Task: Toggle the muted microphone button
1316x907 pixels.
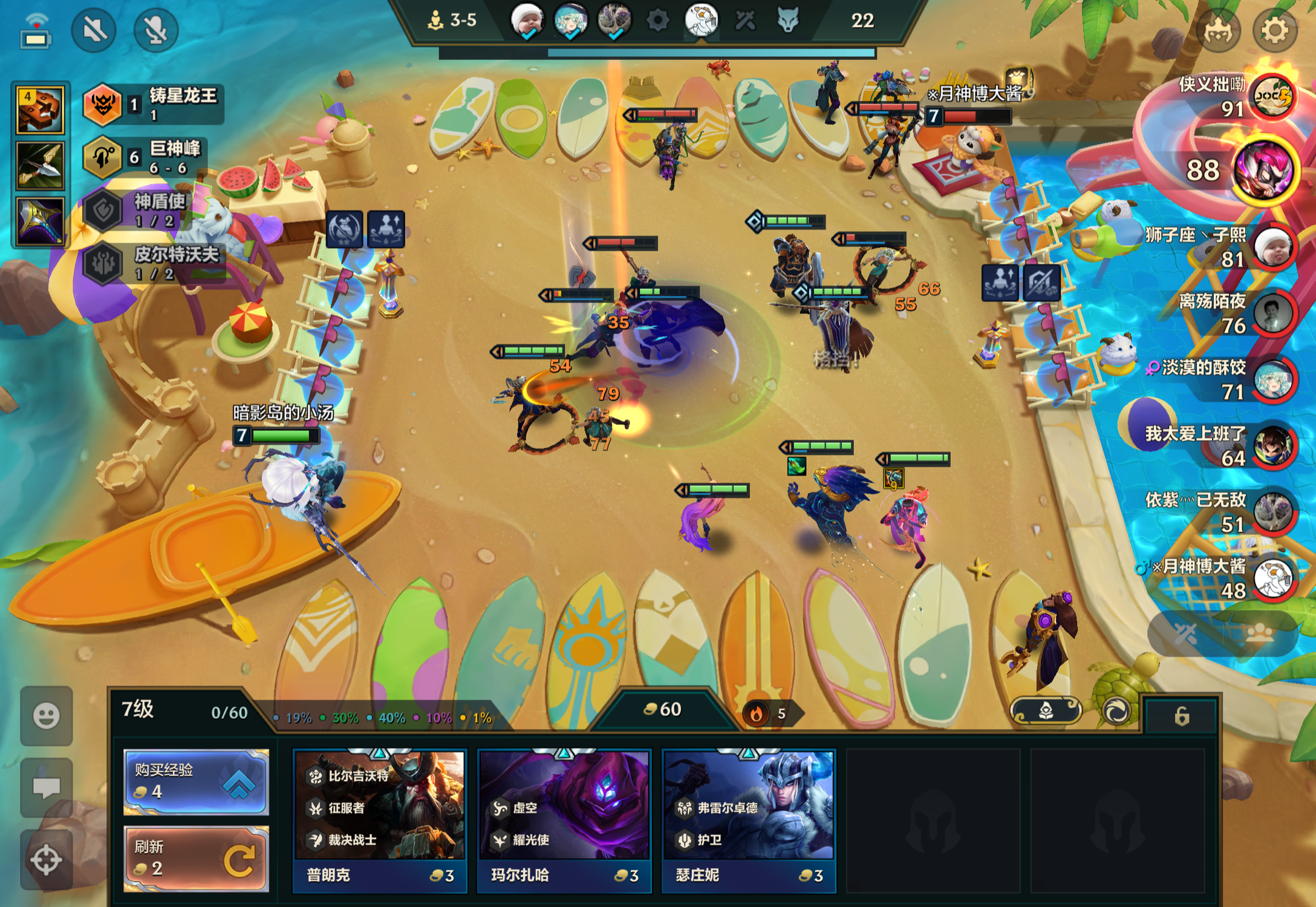Action: pyautogui.click(x=155, y=30)
